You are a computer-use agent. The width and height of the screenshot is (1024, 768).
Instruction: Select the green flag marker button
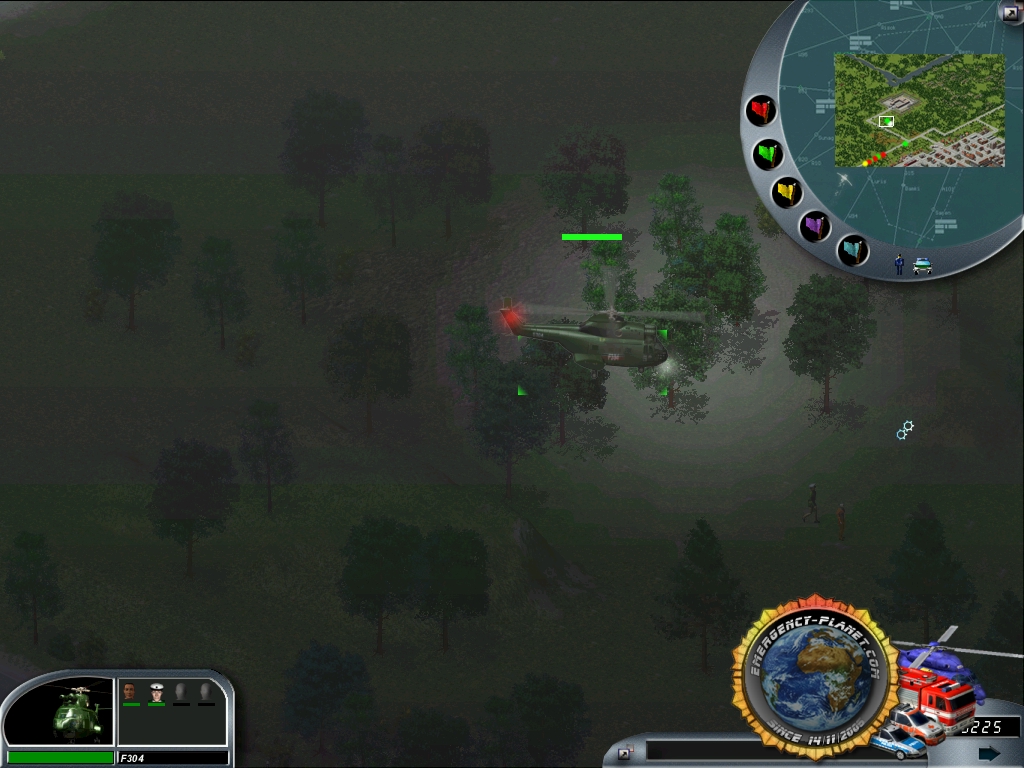tap(768, 154)
